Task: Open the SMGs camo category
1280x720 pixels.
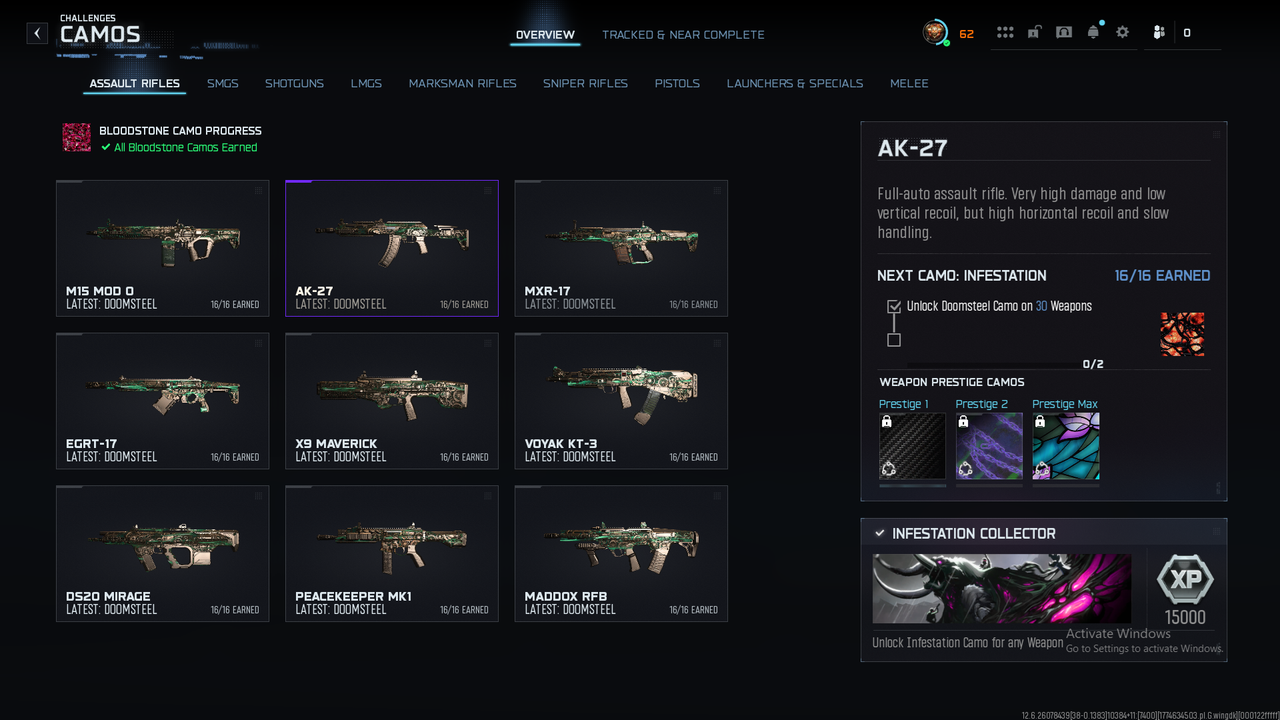Action: point(223,84)
